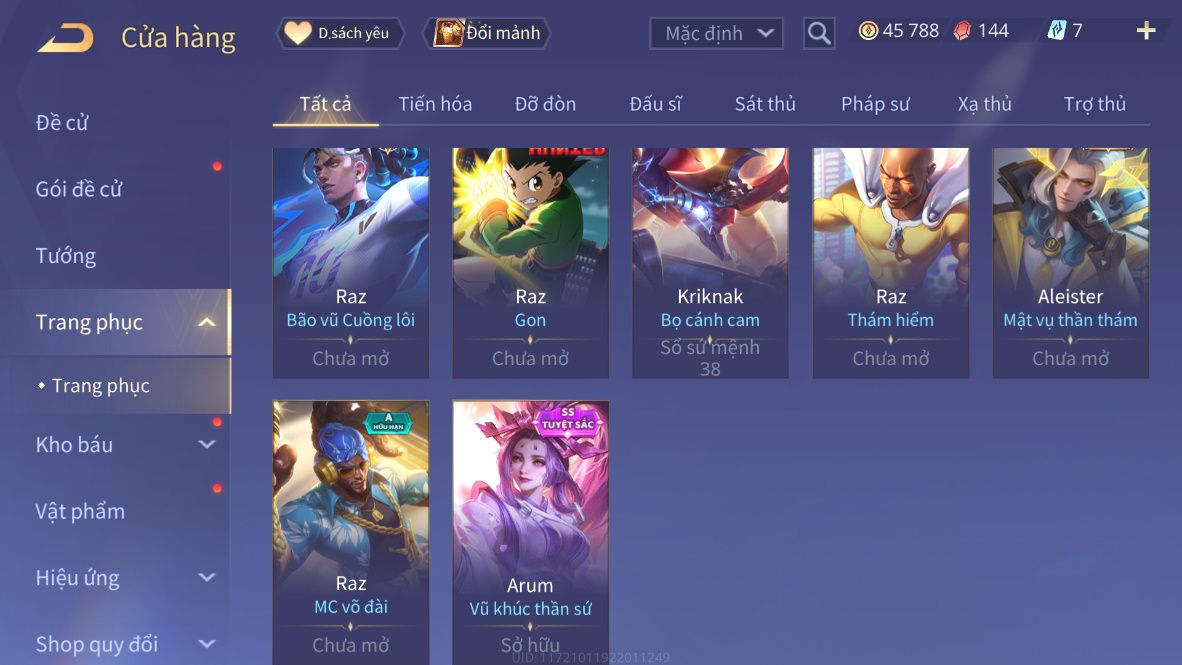
Task: Add more currency with the plus button
Action: click(1146, 31)
